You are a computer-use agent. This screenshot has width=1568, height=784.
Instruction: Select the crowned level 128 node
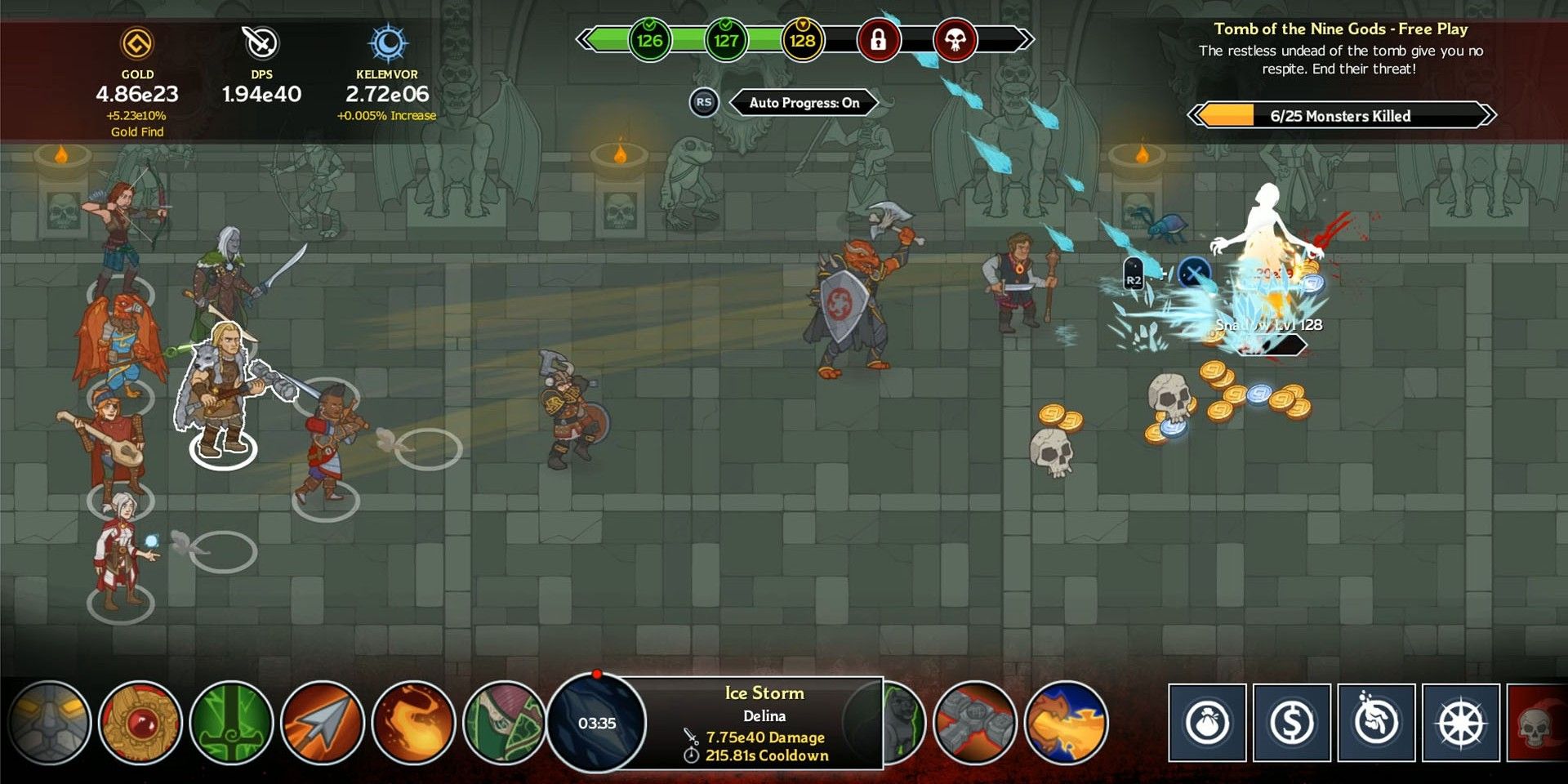(x=803, y=38)
